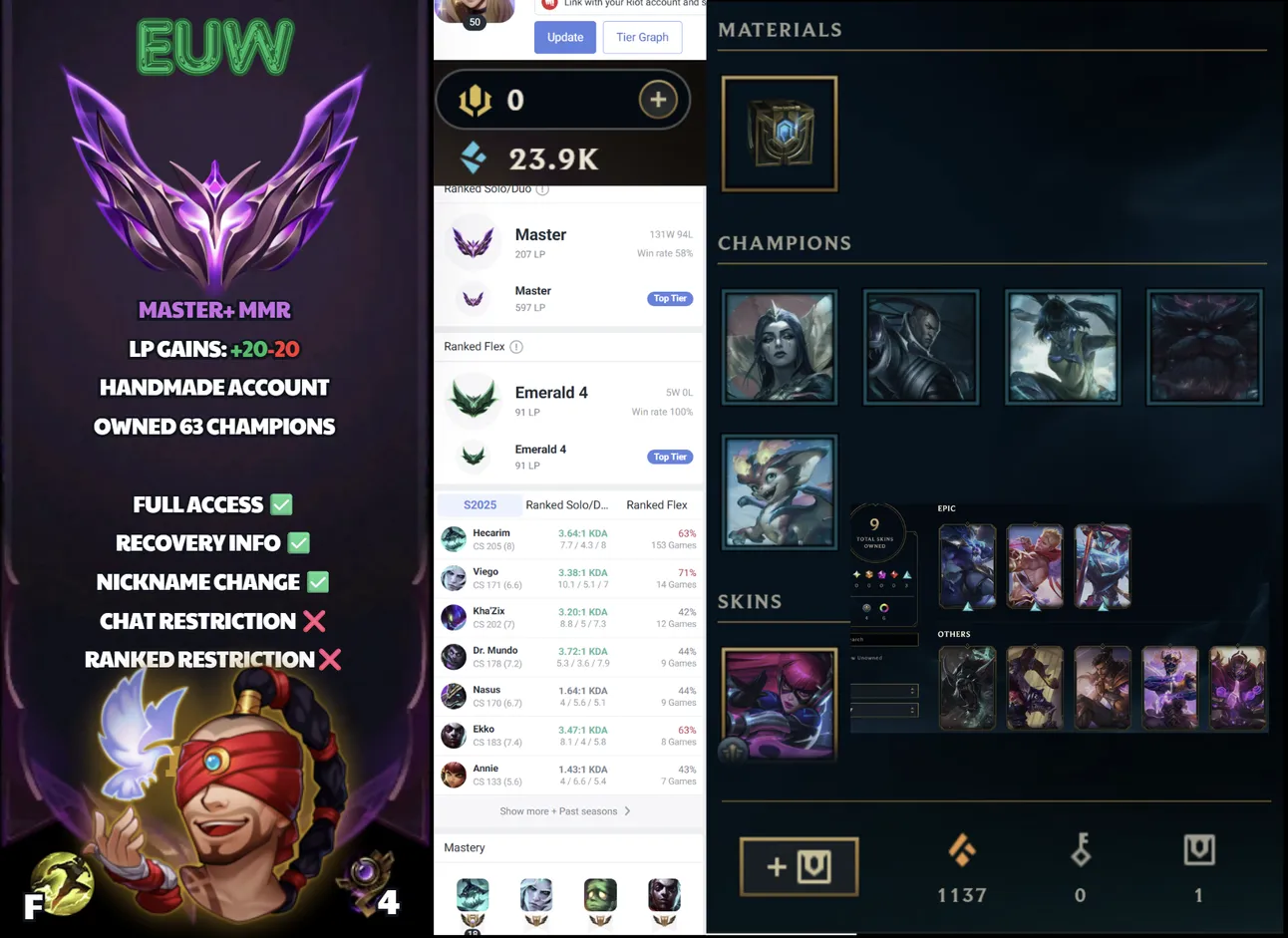Select the S2025 season tab
The image size is (1288, 938).
(479, 504)
